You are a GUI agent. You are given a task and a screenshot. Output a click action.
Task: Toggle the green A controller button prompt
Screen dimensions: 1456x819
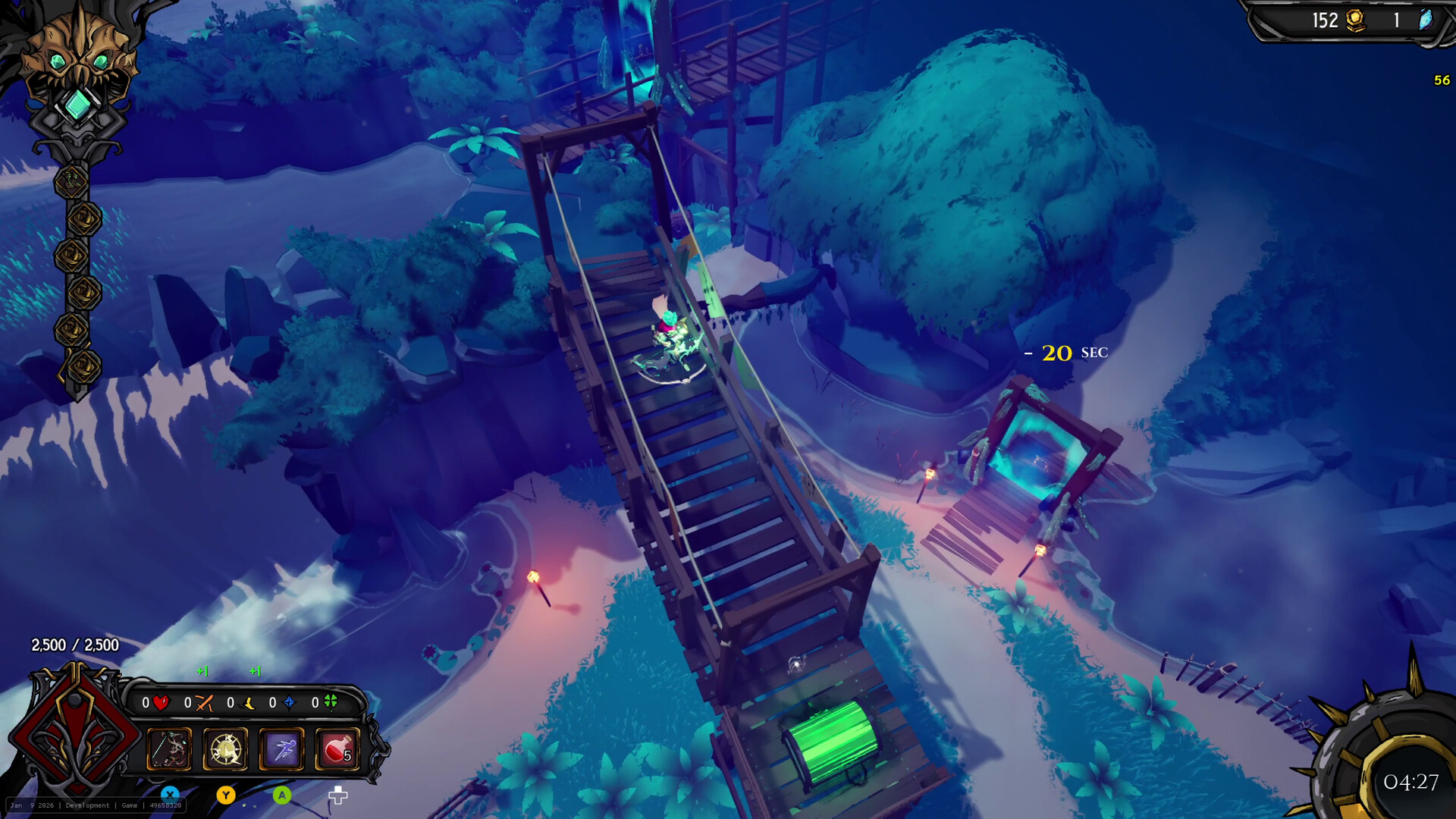coord(282,795)
